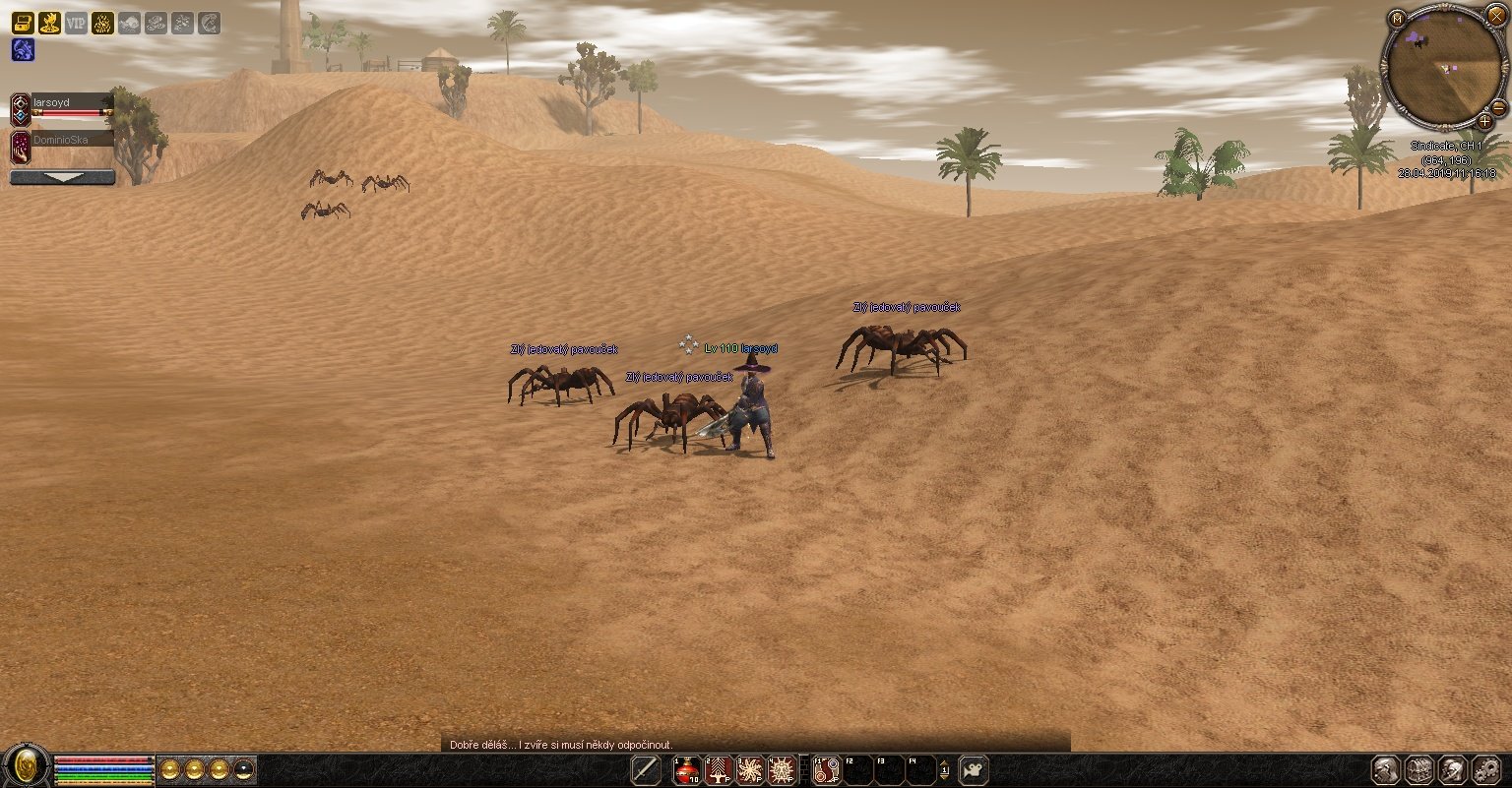Open the treasure chest icon

pyautogui.click(x=22, y=23)
